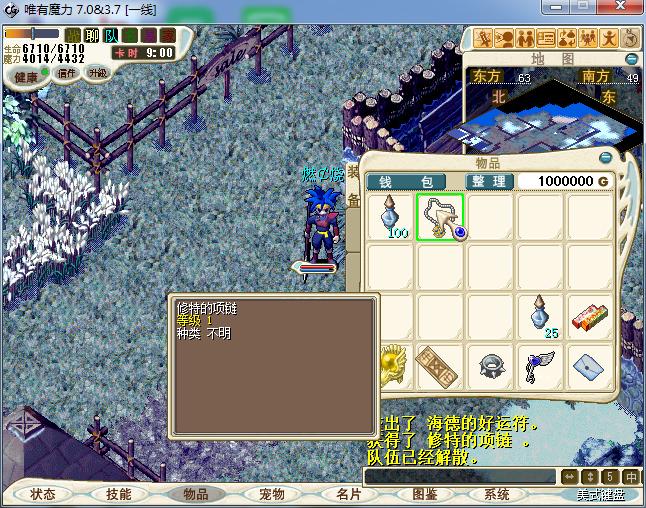Click the 整理 sort button in inventory
Viewport: 646px width, 508px height.
point(490,181)
